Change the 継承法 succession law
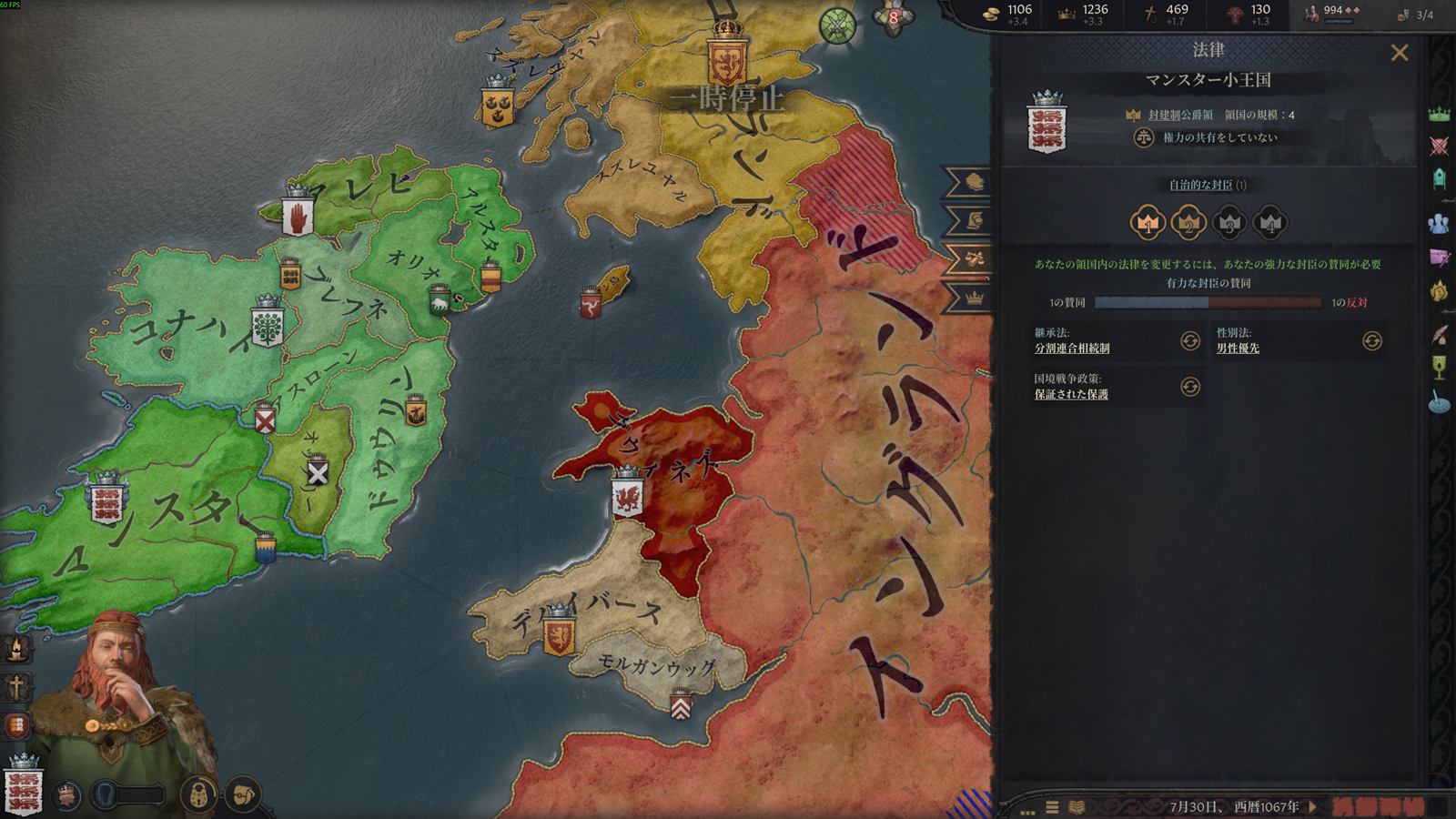The width and height of the screenshot is (1456, 819). (1189, 340)
